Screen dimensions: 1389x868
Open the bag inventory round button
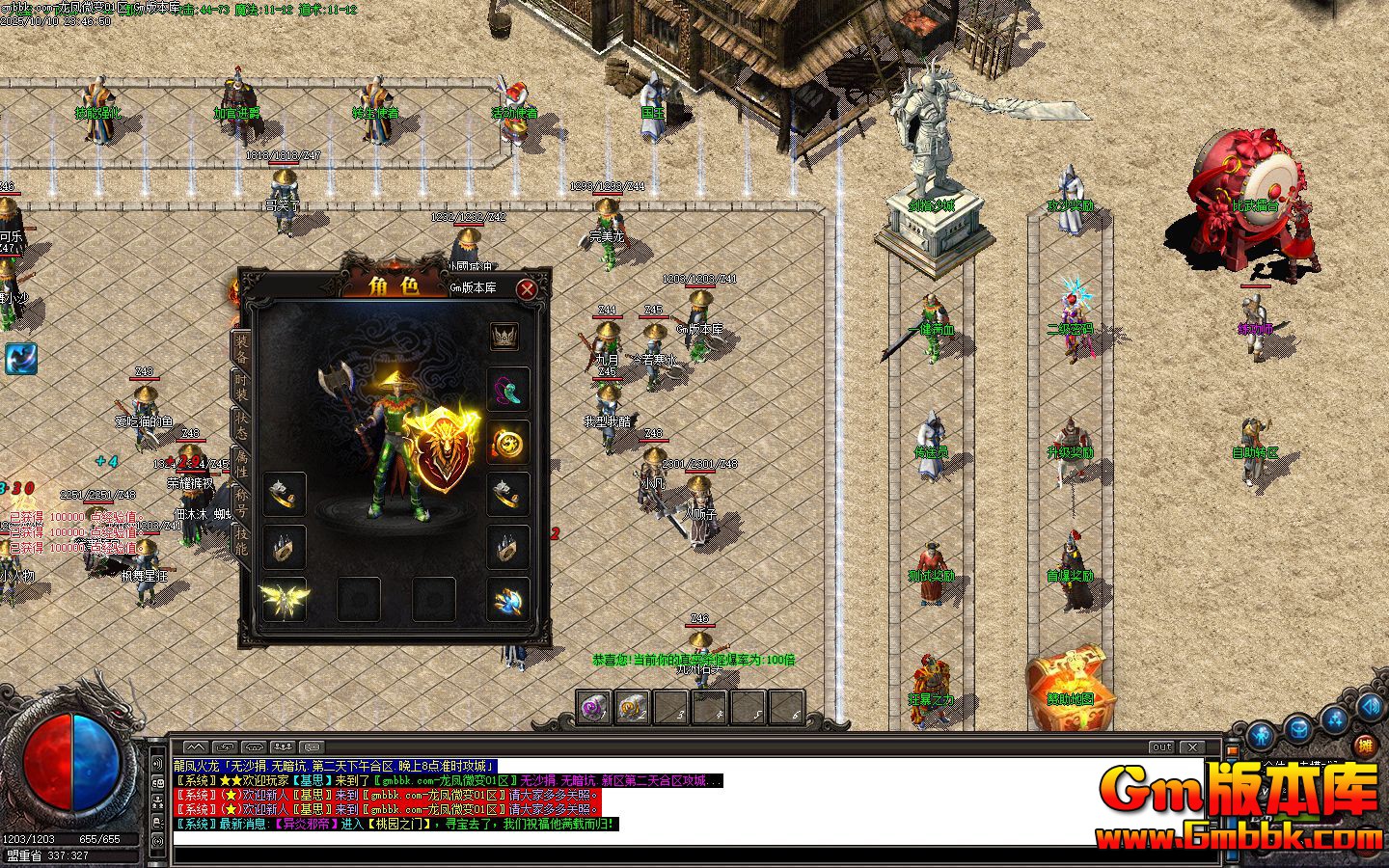pyautogui.click(x=1298, y=728)
